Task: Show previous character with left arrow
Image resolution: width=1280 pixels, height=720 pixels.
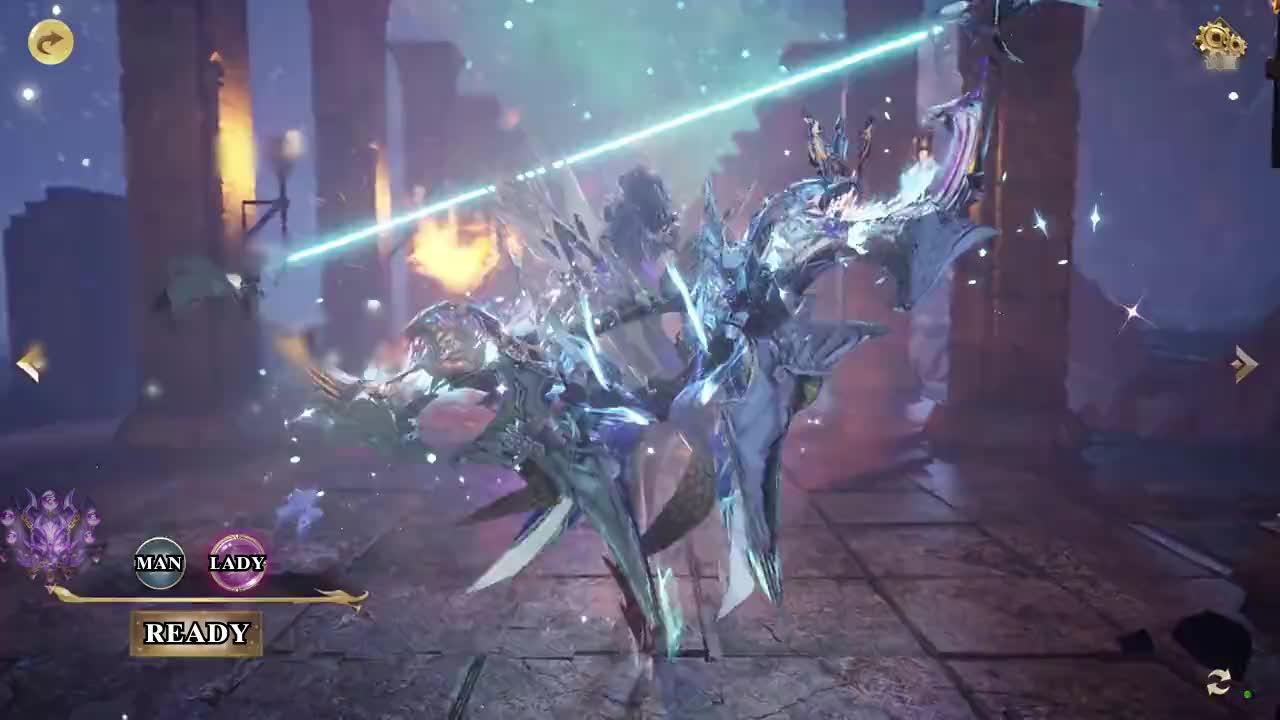Action: [x=31, y=363]
